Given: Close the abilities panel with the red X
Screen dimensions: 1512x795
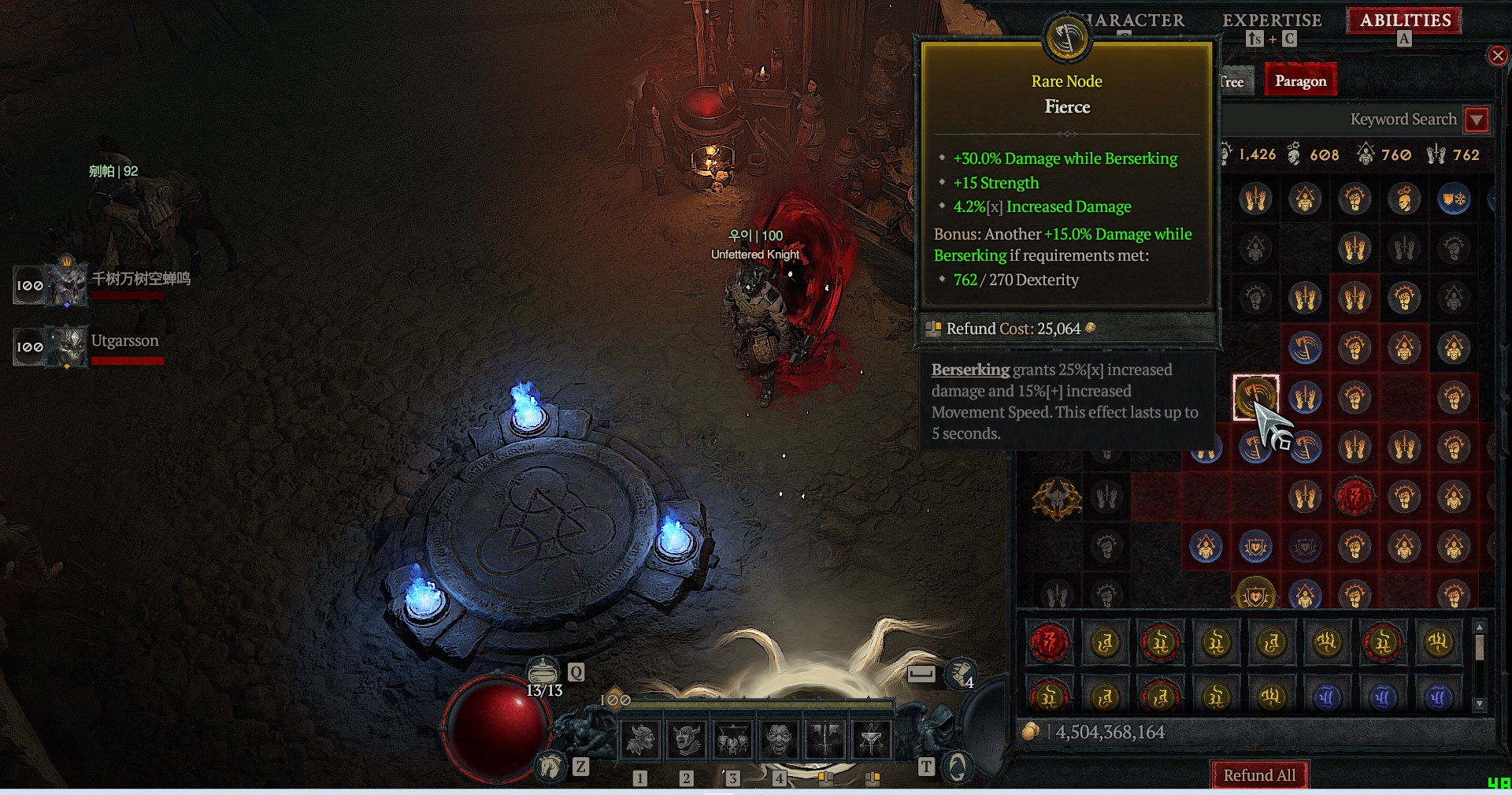Looking at the screenshot, I should pyautogui.click(x=1497, y=55).
